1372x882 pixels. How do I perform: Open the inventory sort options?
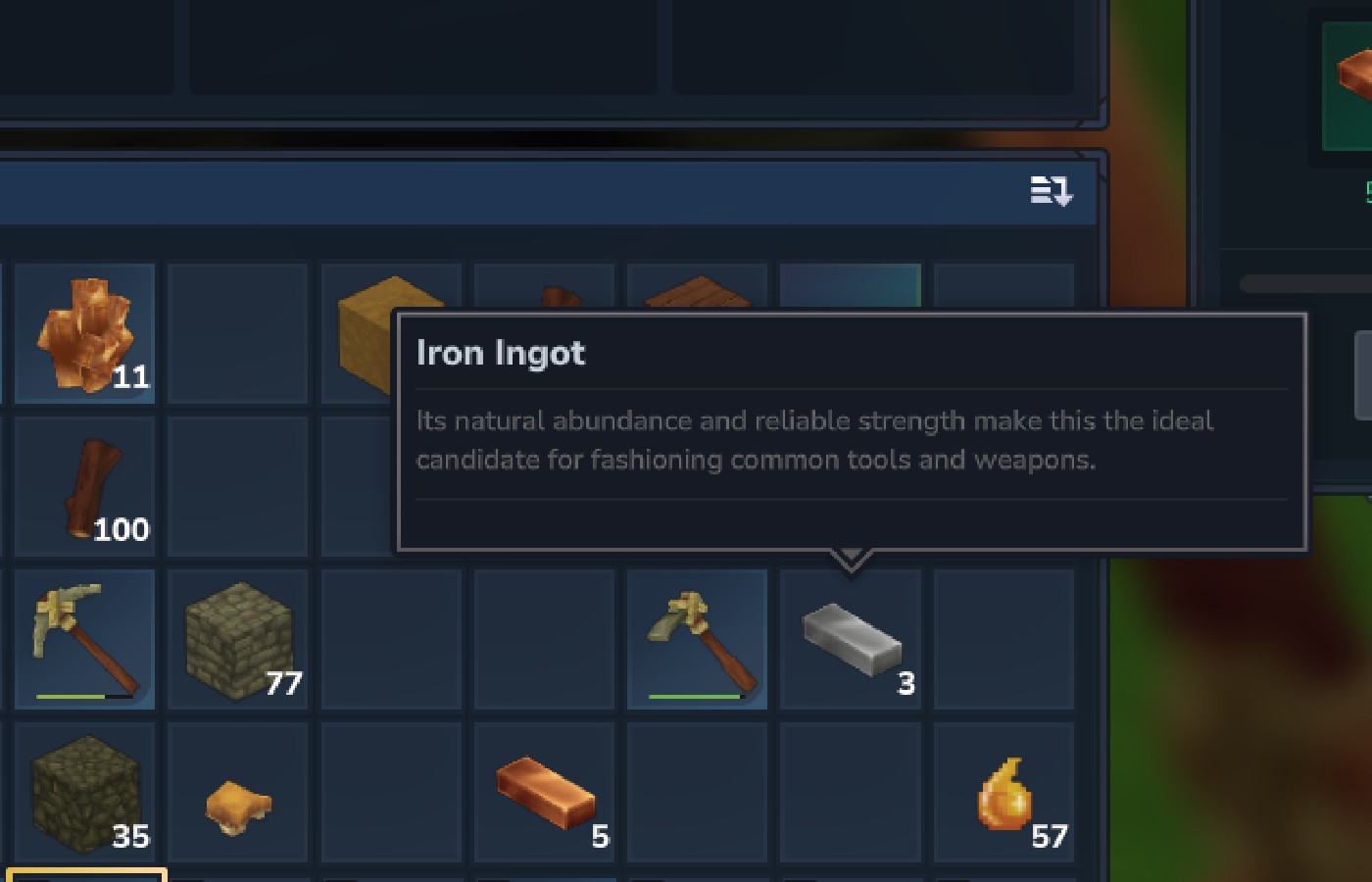pos(1051,192)
